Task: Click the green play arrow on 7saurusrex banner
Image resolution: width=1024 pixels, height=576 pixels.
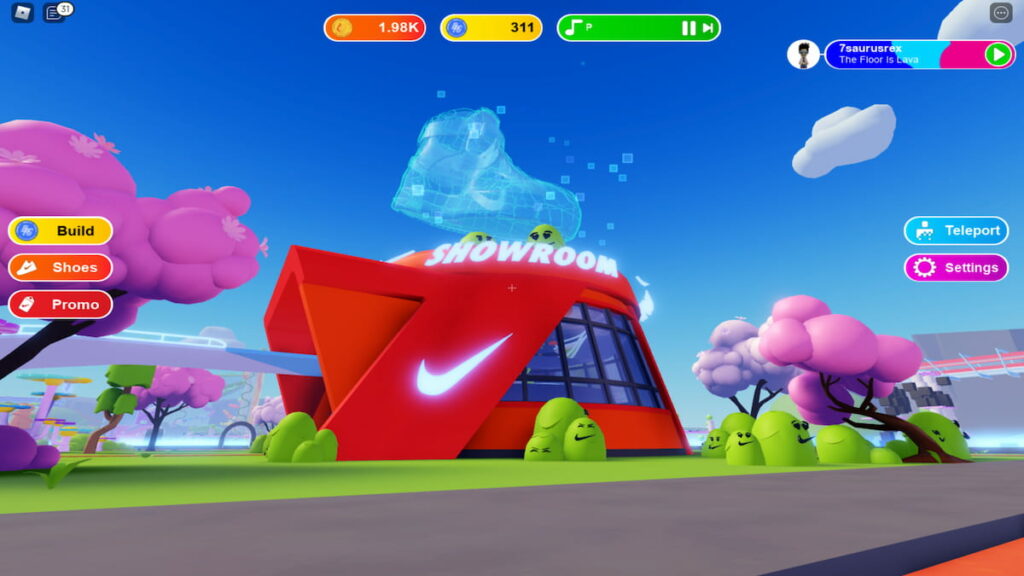Action: pos(998,54)
